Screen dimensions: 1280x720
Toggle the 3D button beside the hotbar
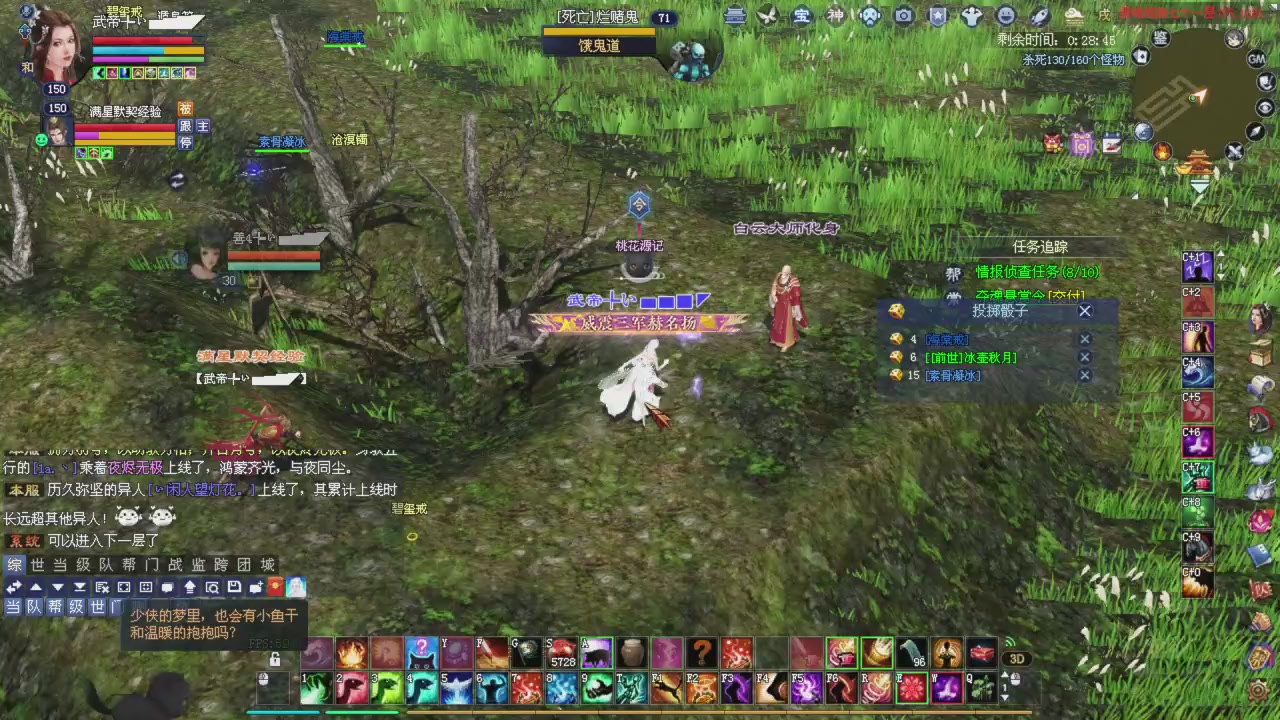click(1017, 658)
